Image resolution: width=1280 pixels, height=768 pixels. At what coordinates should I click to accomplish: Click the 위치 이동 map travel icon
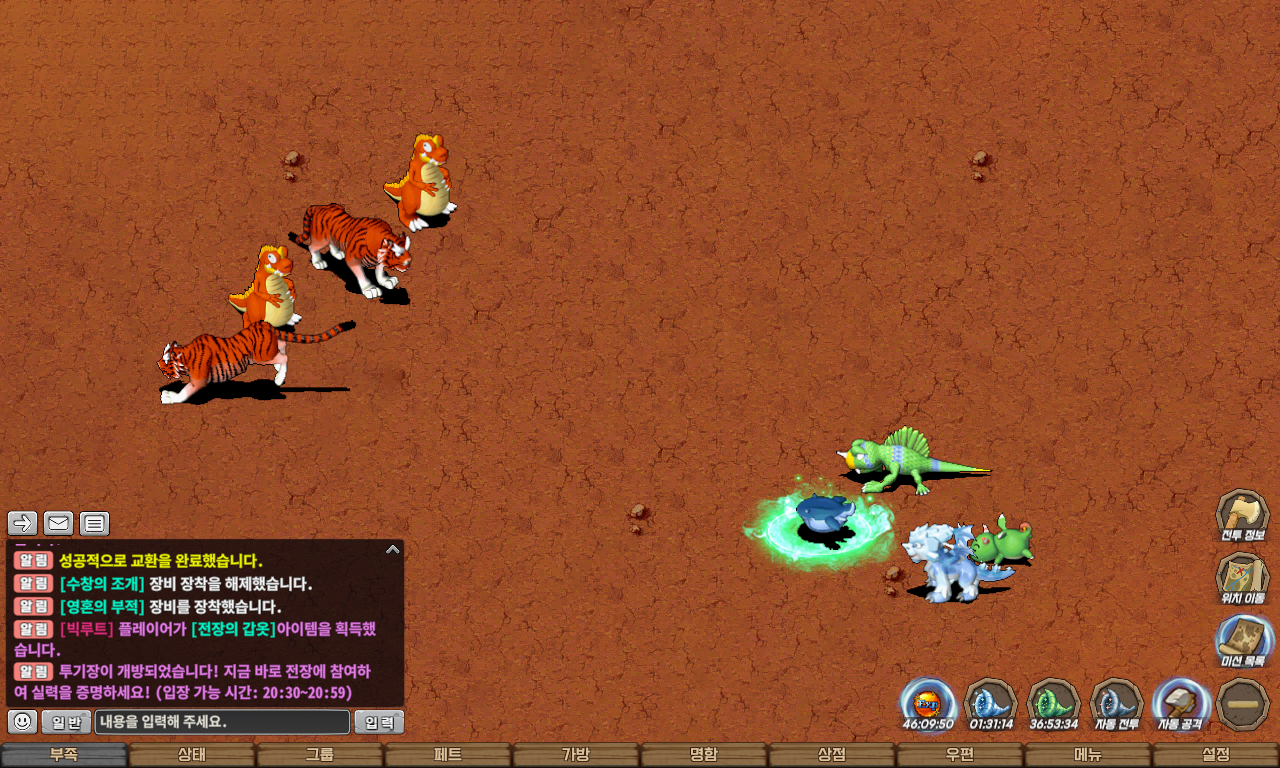1243,578
